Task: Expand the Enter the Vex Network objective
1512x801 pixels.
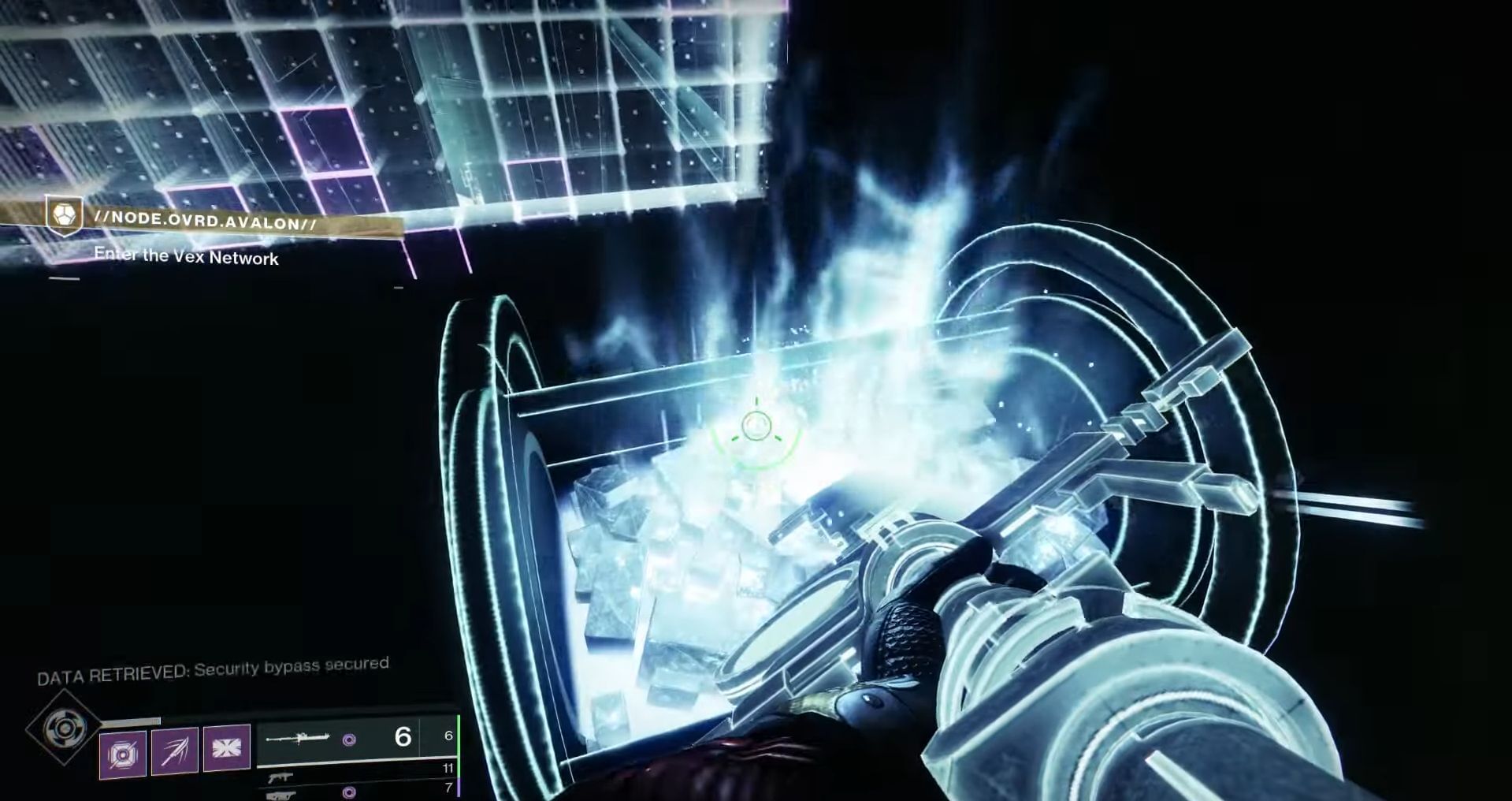Action: [x=190, y=257]
